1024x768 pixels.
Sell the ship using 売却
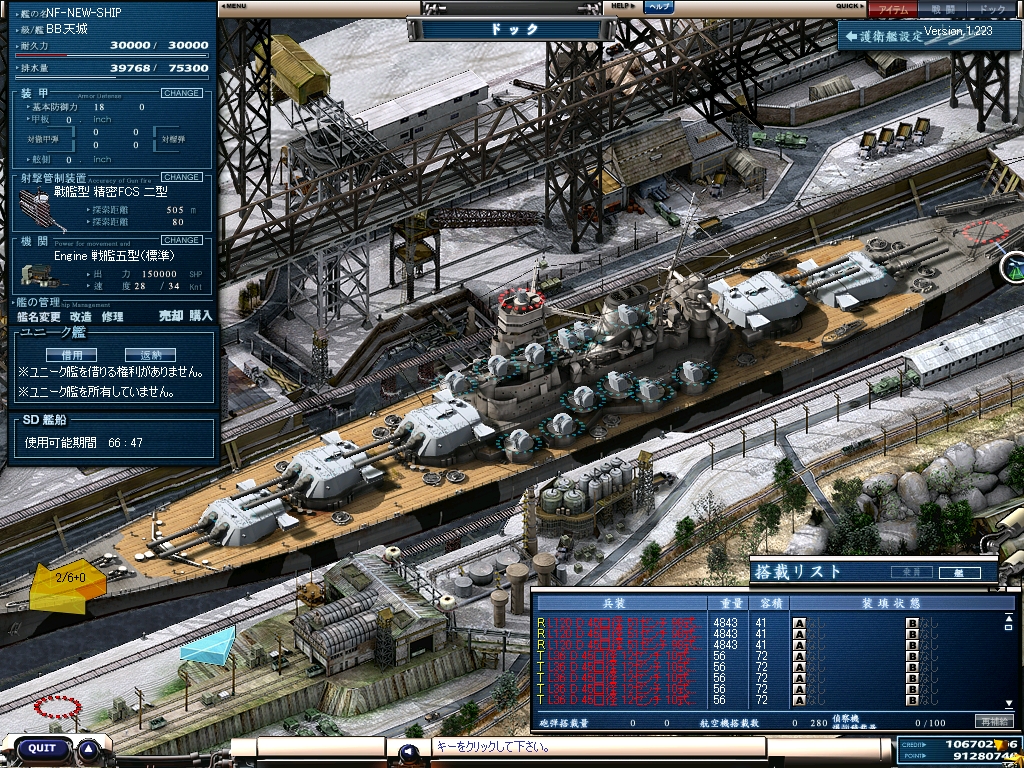coord(171,316)
